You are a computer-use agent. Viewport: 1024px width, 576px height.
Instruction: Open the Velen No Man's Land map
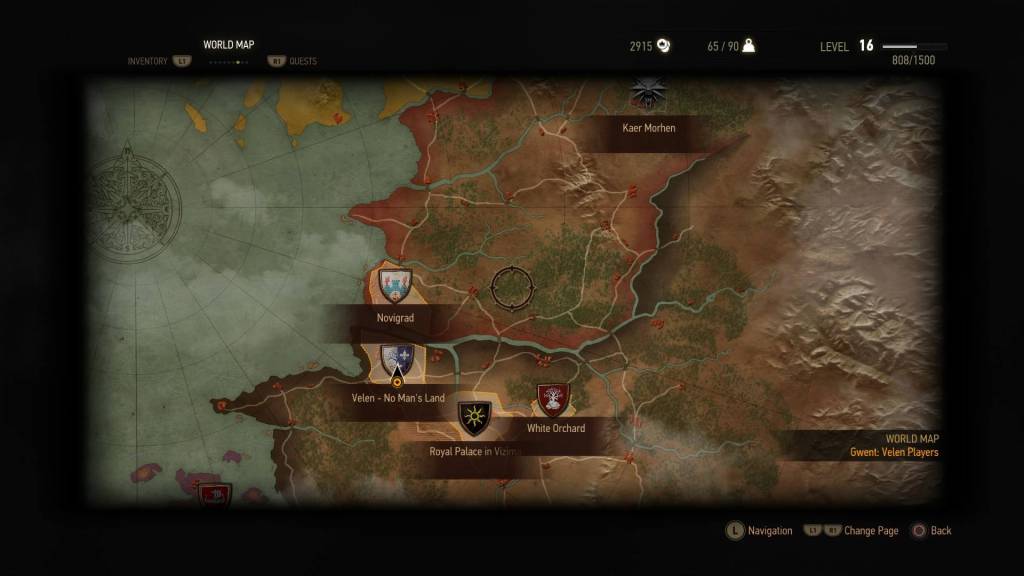(397, 361)
